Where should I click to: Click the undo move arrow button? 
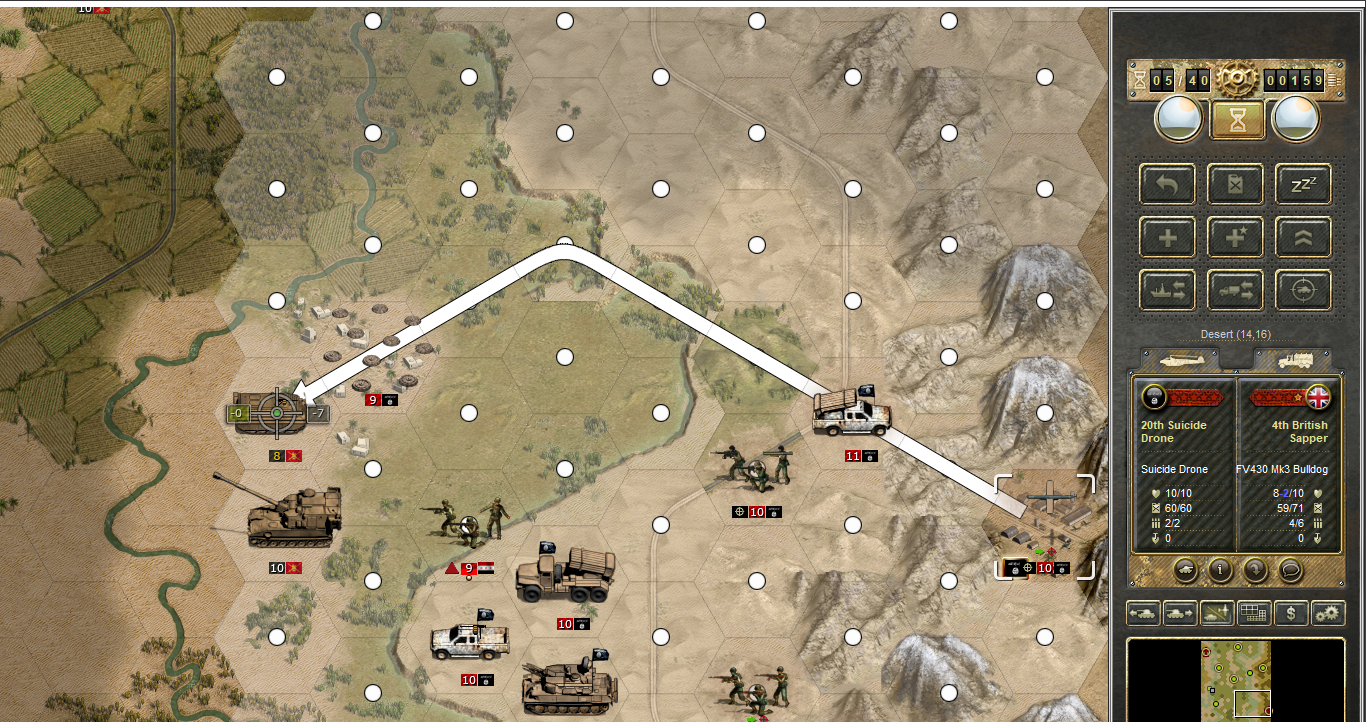click(x=1167, y=184)
